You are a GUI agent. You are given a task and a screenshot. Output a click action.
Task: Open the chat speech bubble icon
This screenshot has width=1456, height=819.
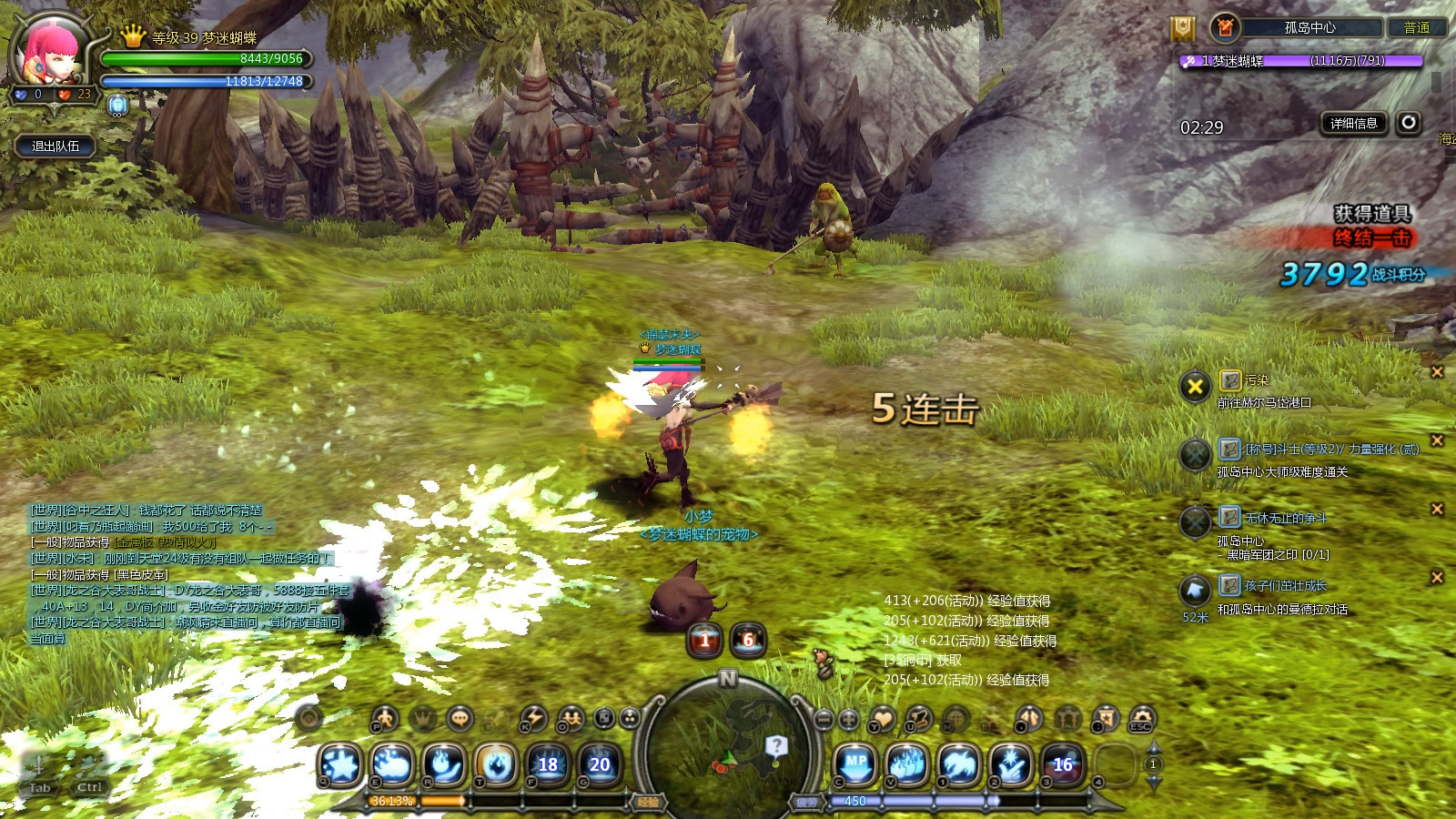(x=460, y=719)
